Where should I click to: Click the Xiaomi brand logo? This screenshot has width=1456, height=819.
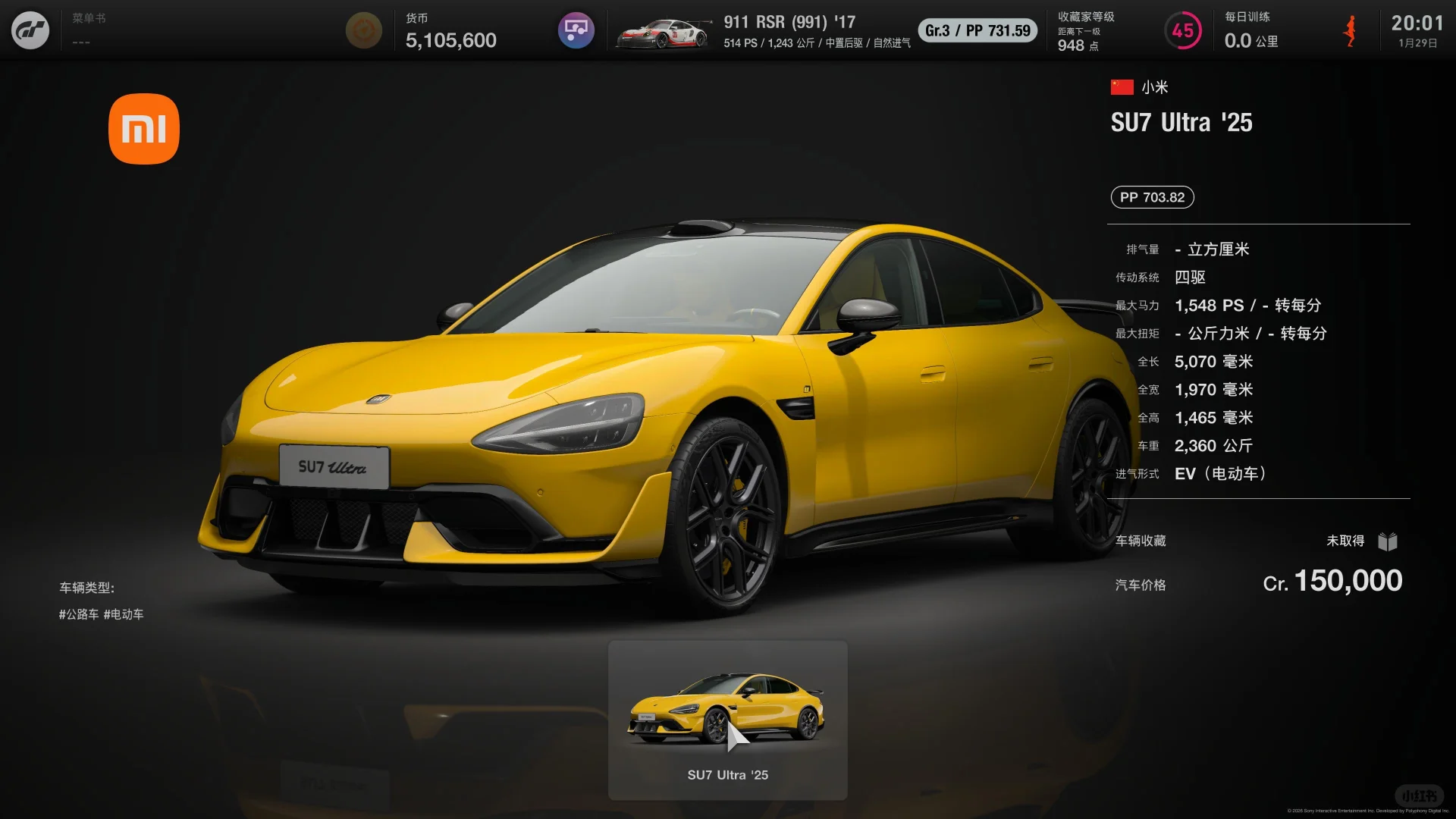pyautogui.click(x=144, y=129)
